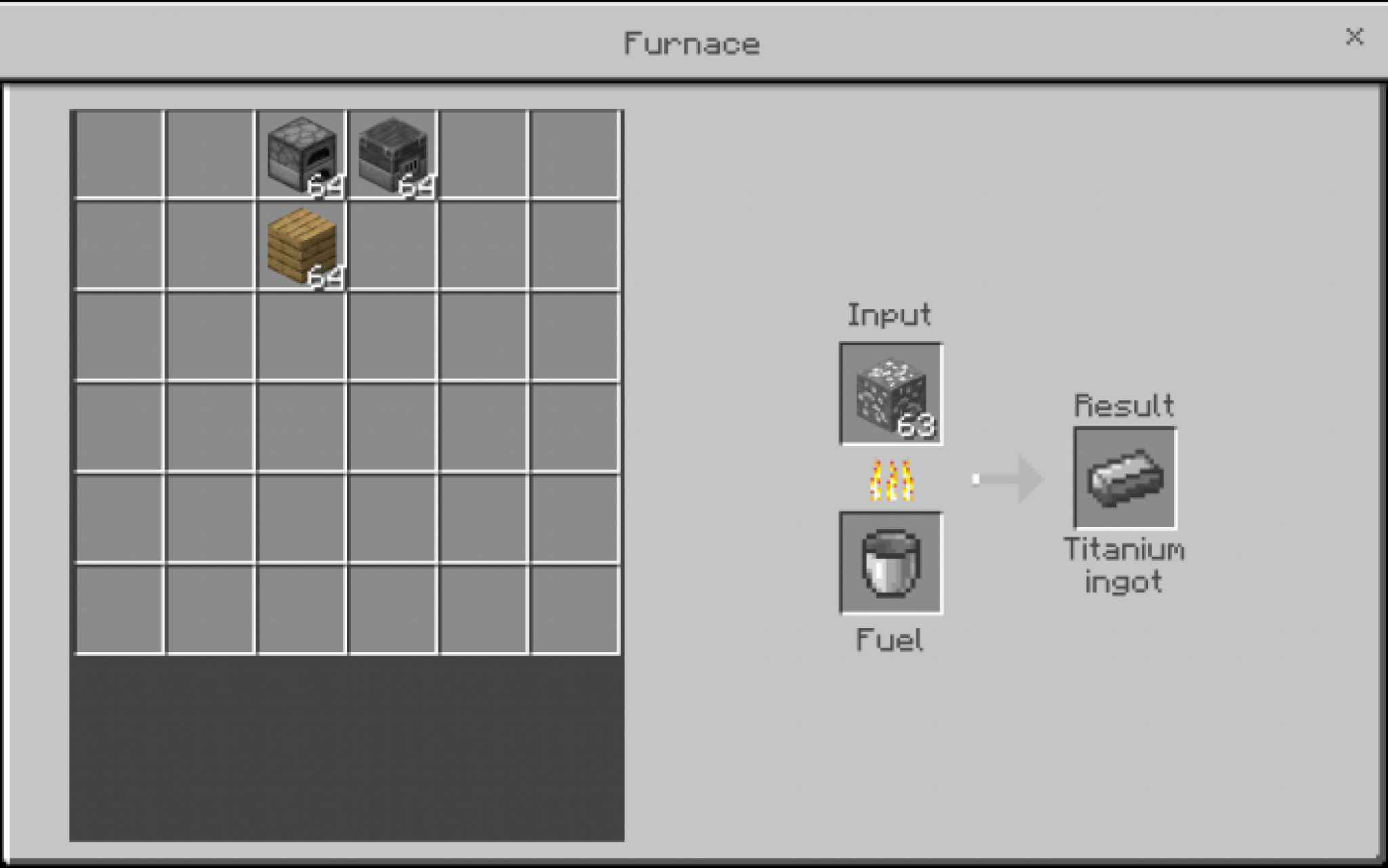Image resolution: width=1388 pixels, height=868 pixels.
Task: Grab the oak planks stack of 64
Action: click(303, 245)
